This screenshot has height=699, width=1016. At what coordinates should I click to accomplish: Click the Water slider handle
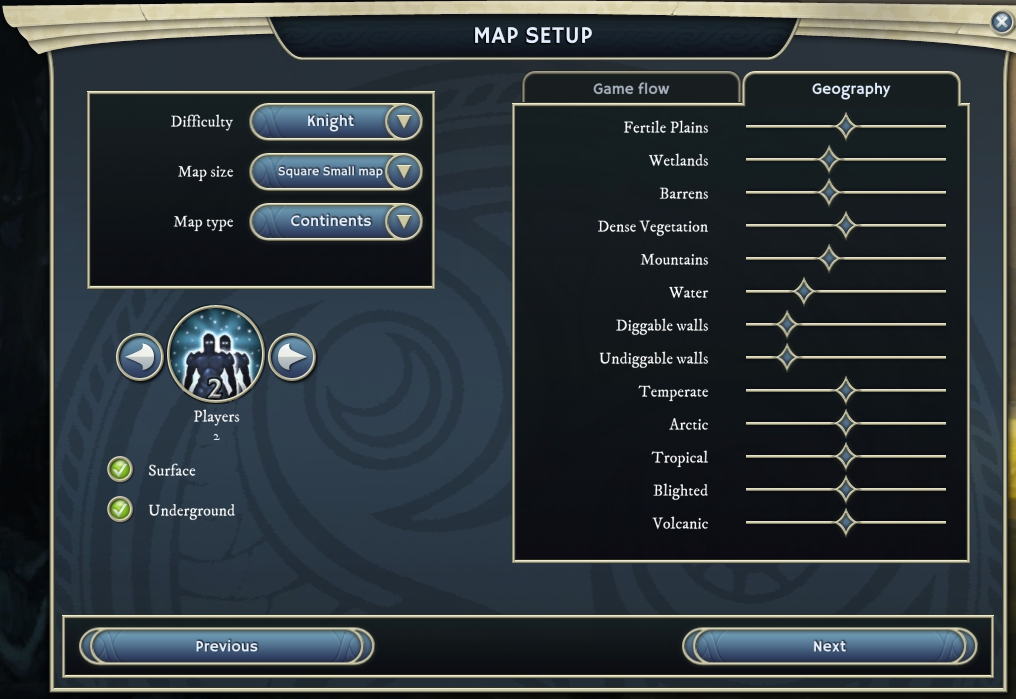[x=802, y=292]
